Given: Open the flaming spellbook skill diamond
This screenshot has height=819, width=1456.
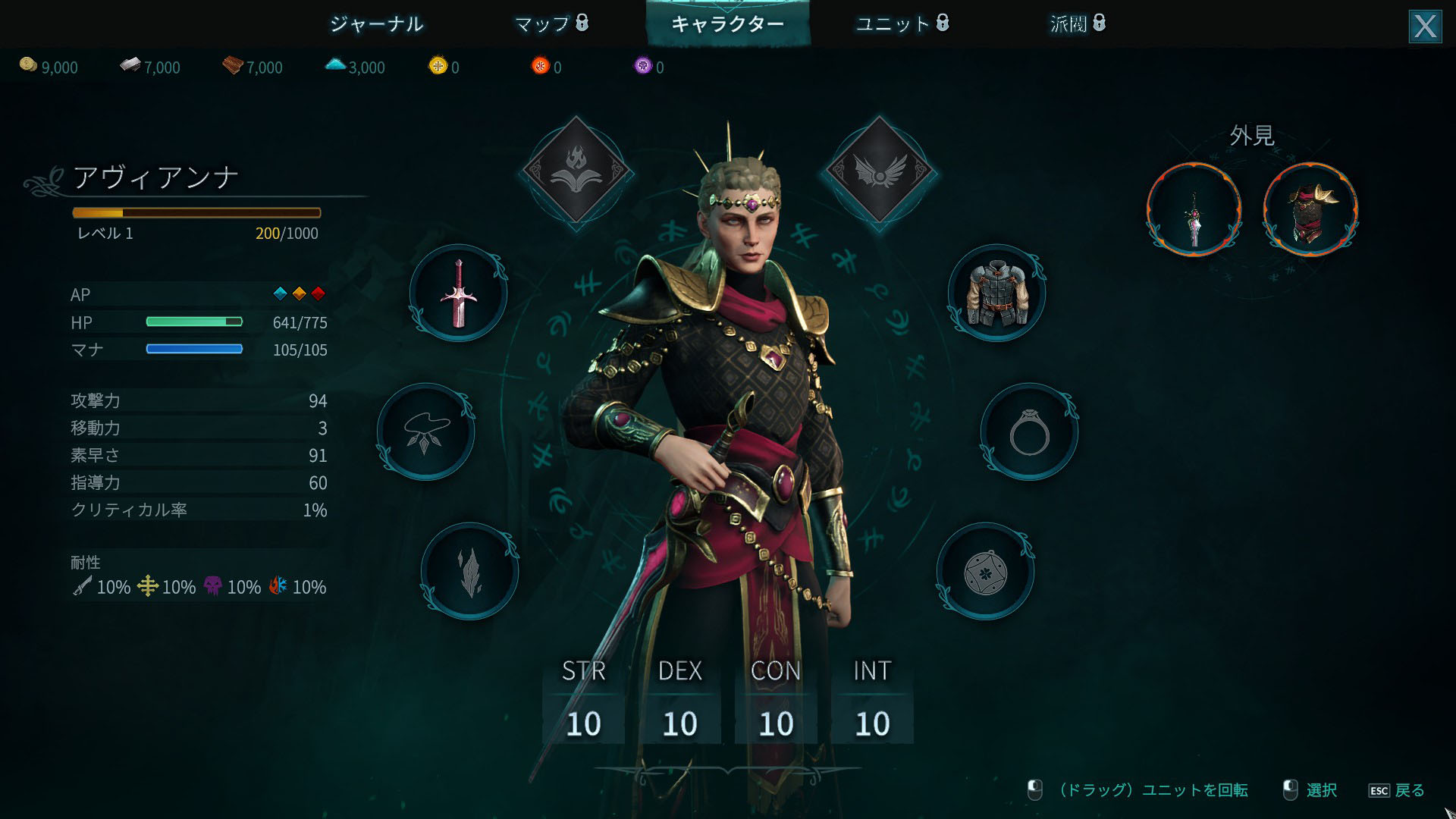Looking at the screenshot, I should pos(576,171).
